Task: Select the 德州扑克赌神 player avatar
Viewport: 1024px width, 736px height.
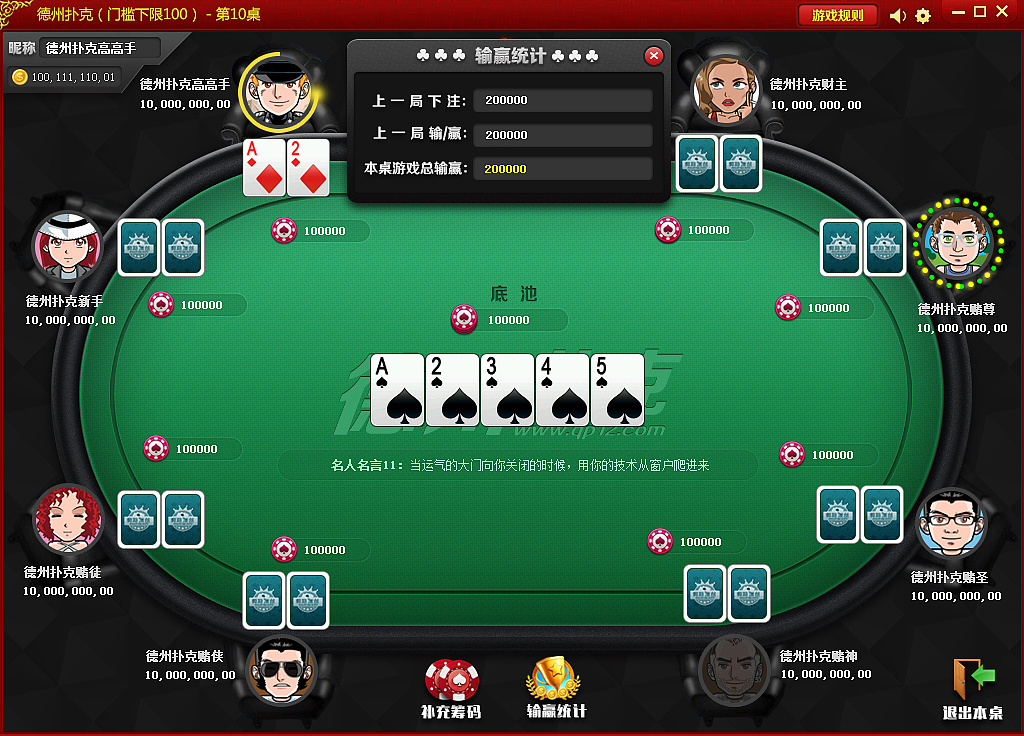Action: pos(734,669)
